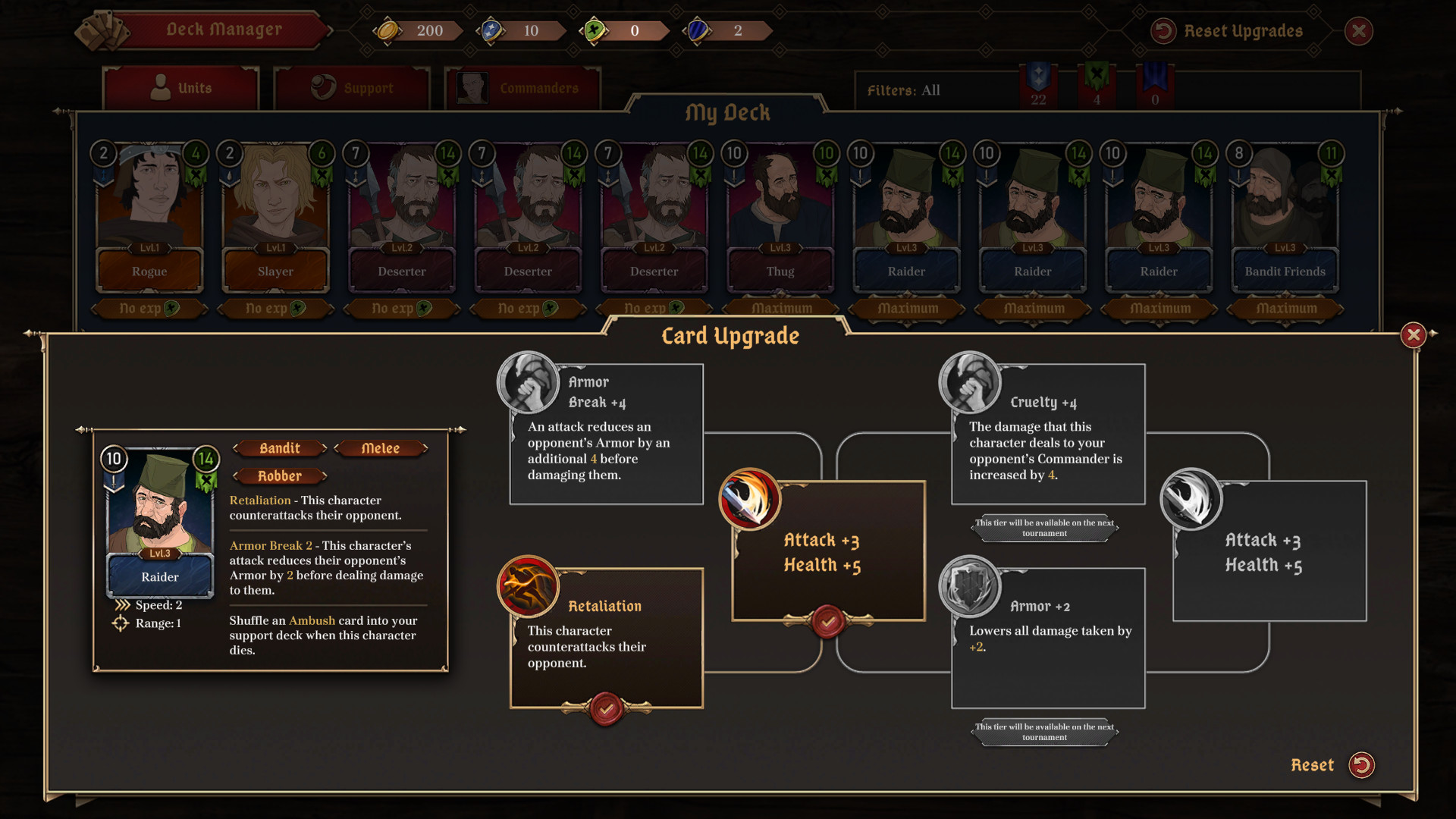Click the Support tab droplet icon

[325, 86]
